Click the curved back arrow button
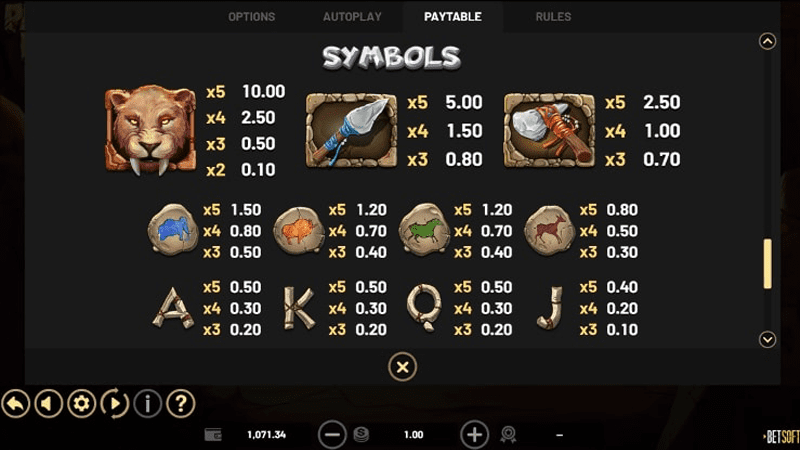The height and width of the screenshot is (450, 800). pos(15,404)
